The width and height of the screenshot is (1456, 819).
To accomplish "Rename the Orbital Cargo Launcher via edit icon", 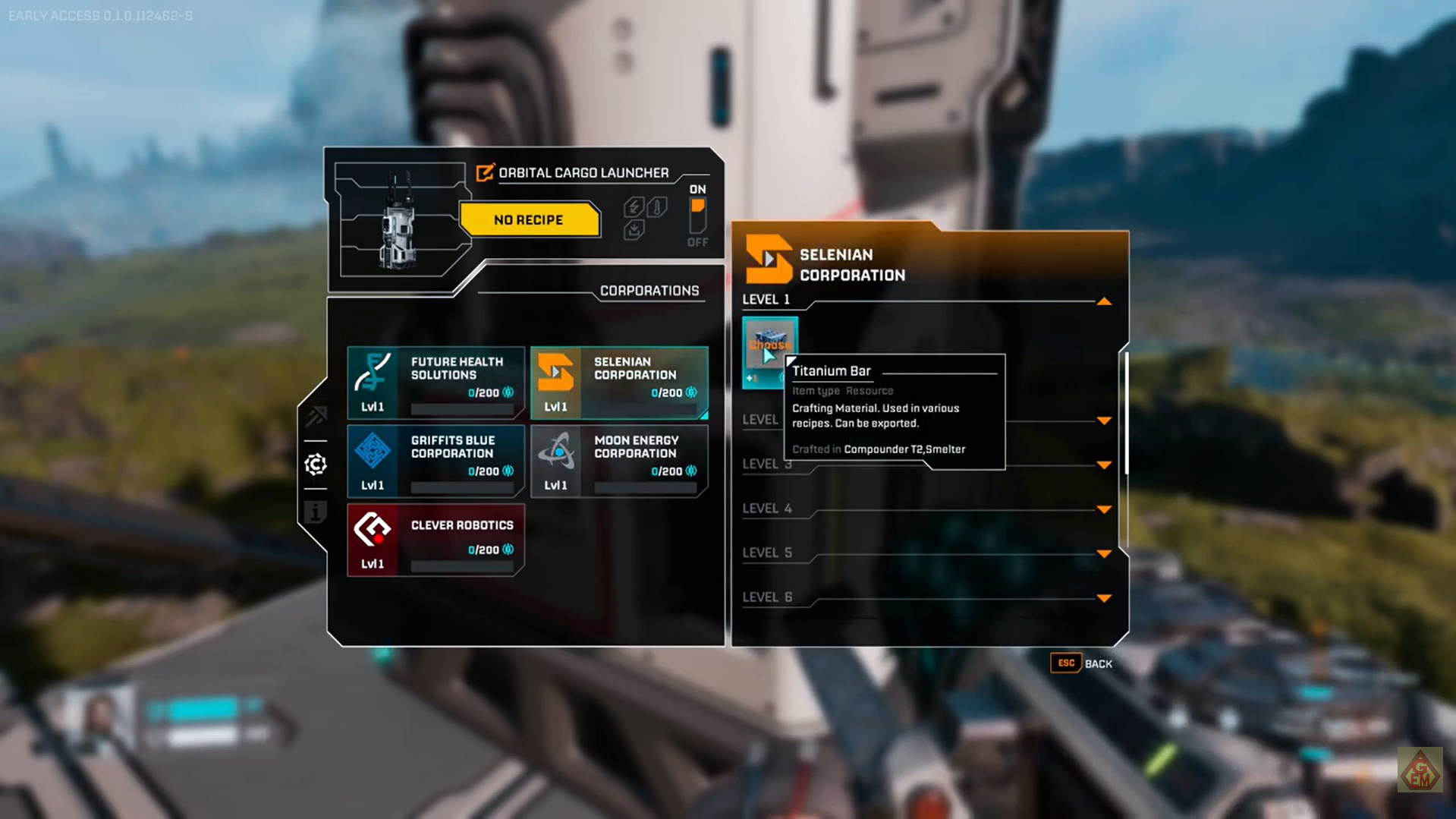I will click(484, 173).
